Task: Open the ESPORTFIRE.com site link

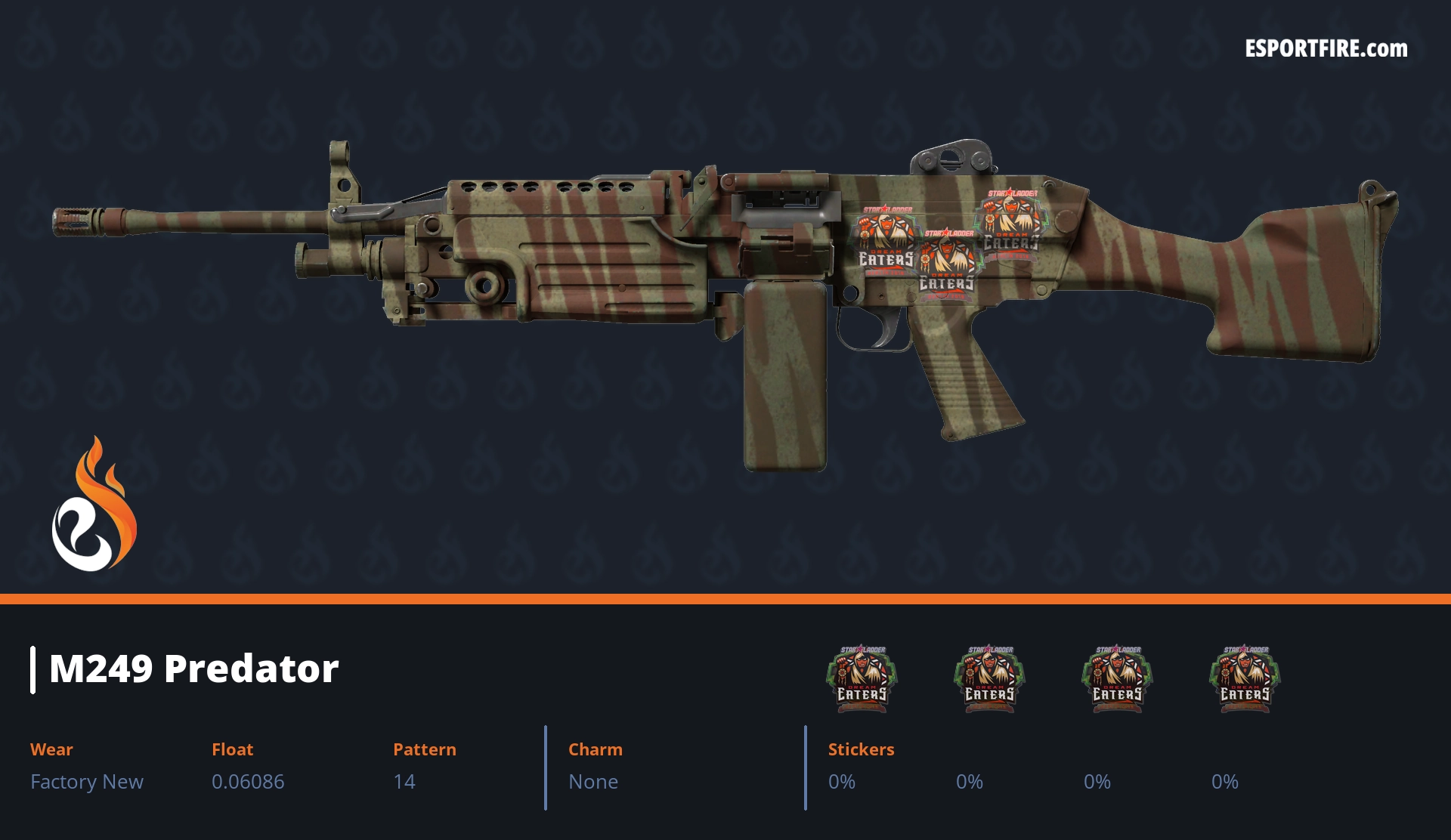Action: coord(1326,49)
